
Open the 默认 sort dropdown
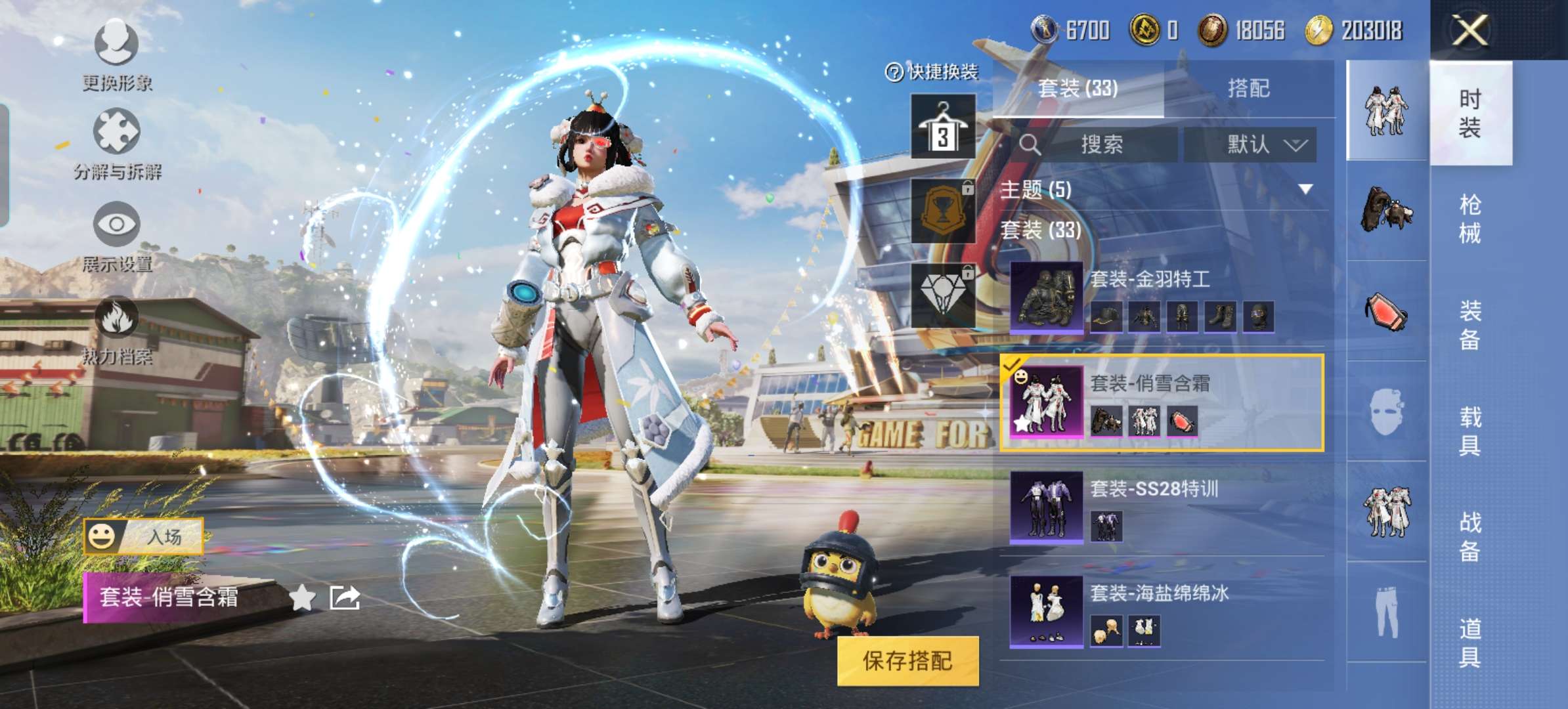click(1250, 144)
